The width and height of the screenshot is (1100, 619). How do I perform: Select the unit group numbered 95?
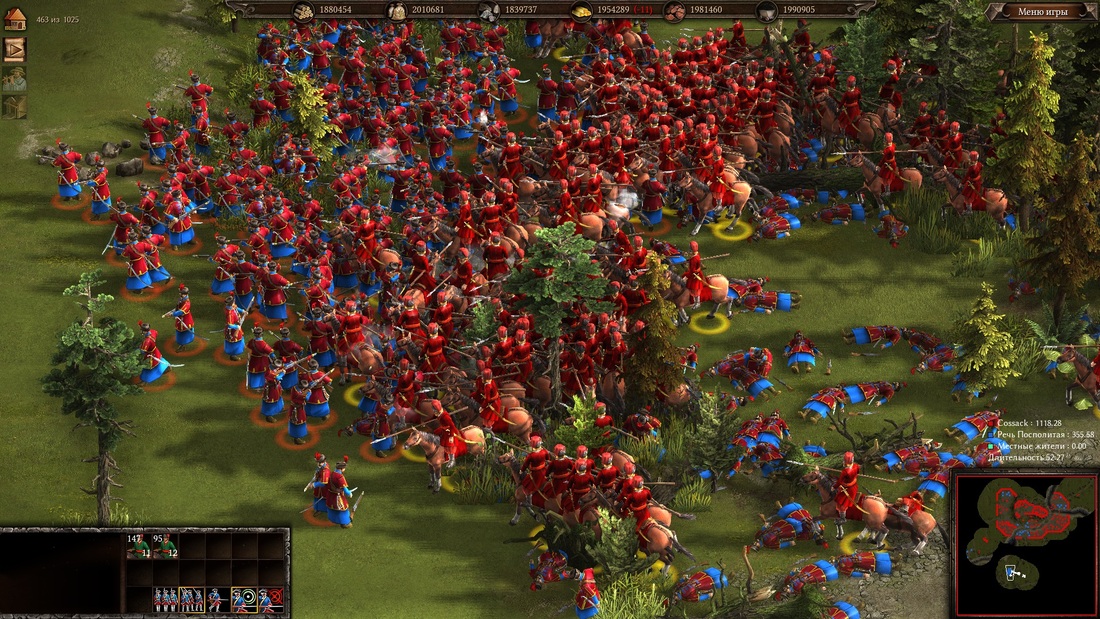pos(165,545)
